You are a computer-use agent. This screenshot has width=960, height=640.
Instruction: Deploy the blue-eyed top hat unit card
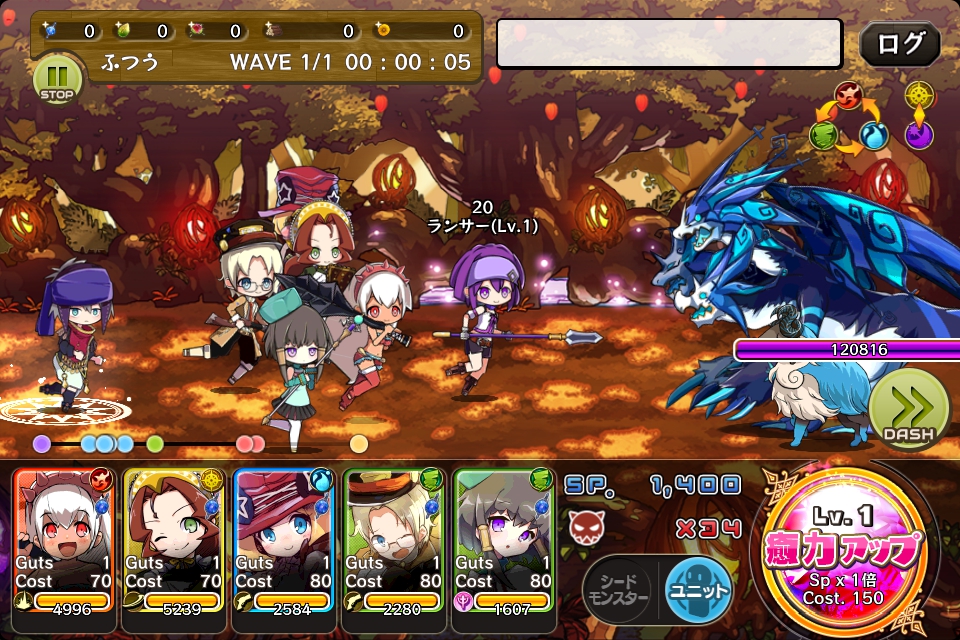pyautogui.click(x=285, y=540)
